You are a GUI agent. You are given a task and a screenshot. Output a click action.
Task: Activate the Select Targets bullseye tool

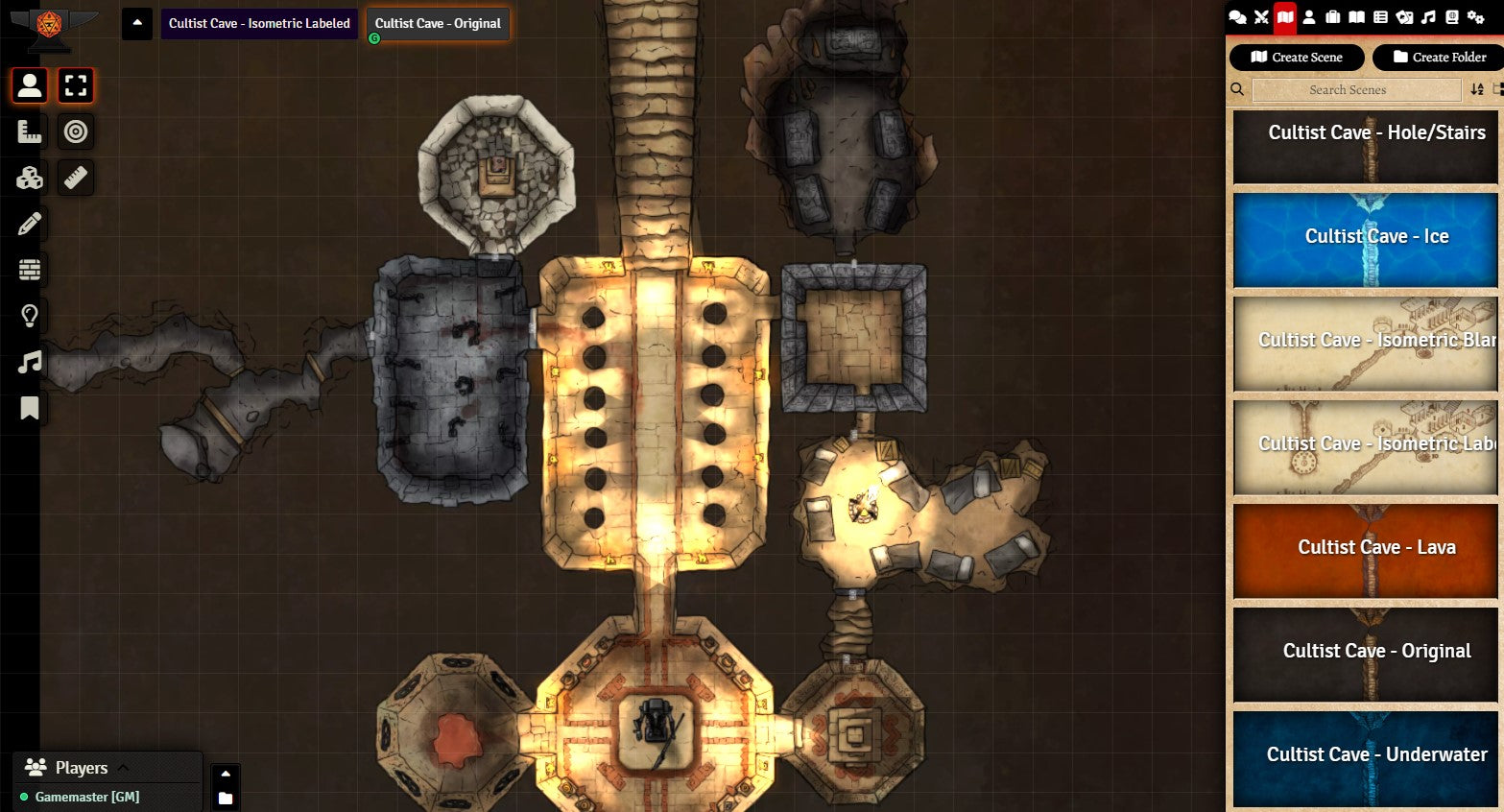[76, 131]
